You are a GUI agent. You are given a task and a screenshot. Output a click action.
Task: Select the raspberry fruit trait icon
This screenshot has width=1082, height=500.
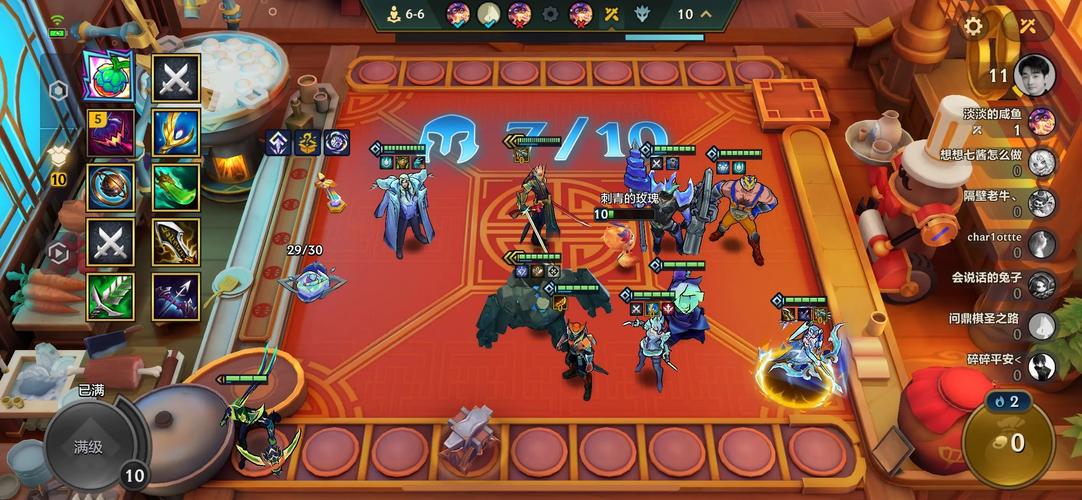(x=110, y=76)
